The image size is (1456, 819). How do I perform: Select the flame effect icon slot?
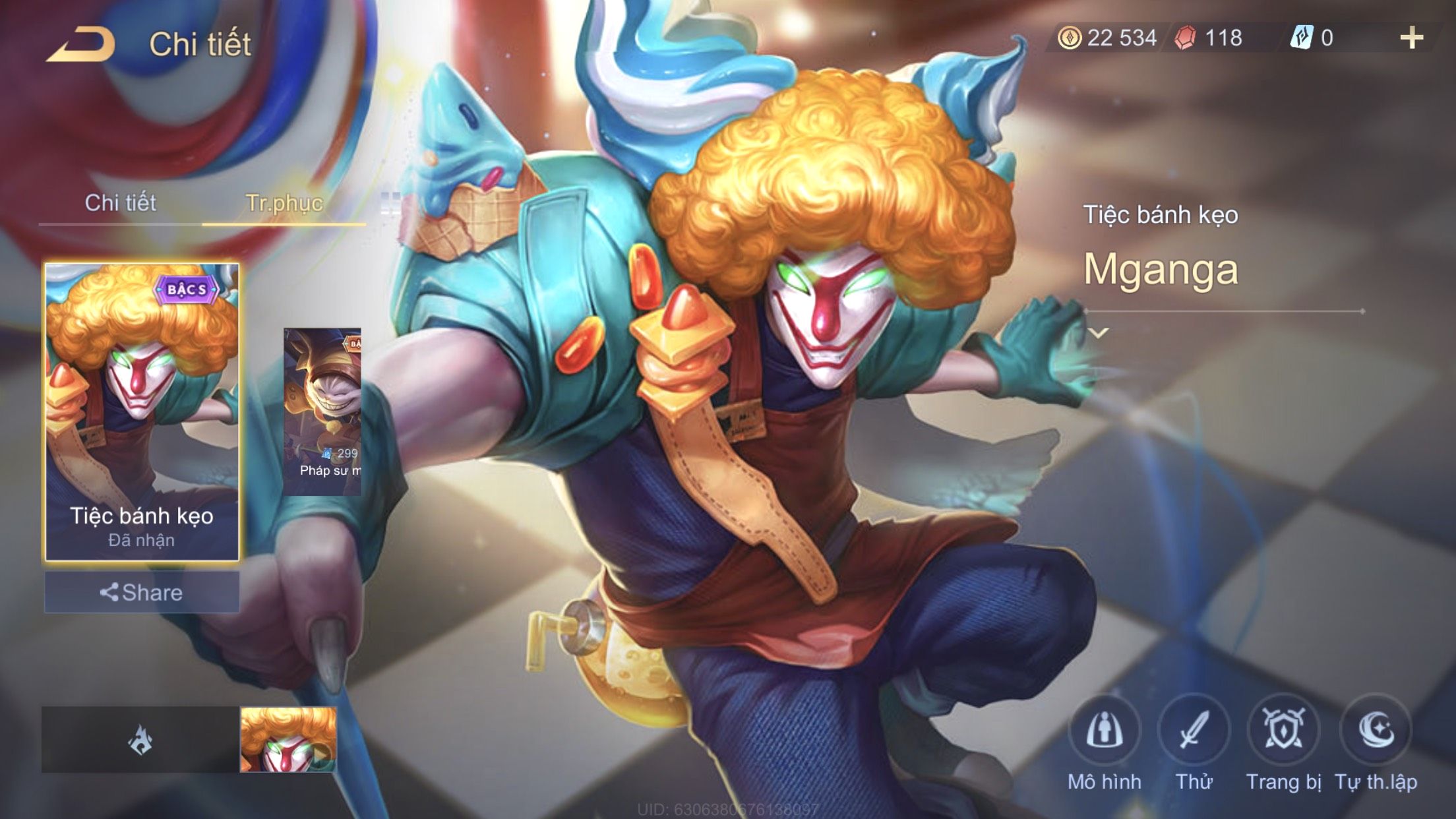(x=140, y=739)
